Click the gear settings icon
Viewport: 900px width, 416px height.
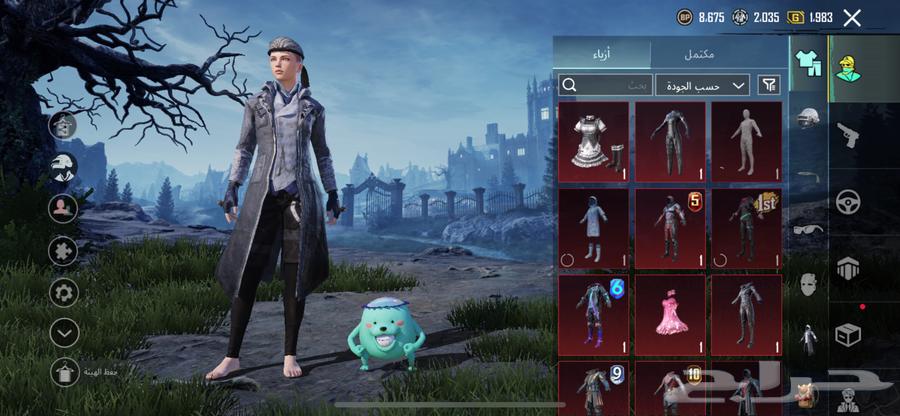point(64,293)
